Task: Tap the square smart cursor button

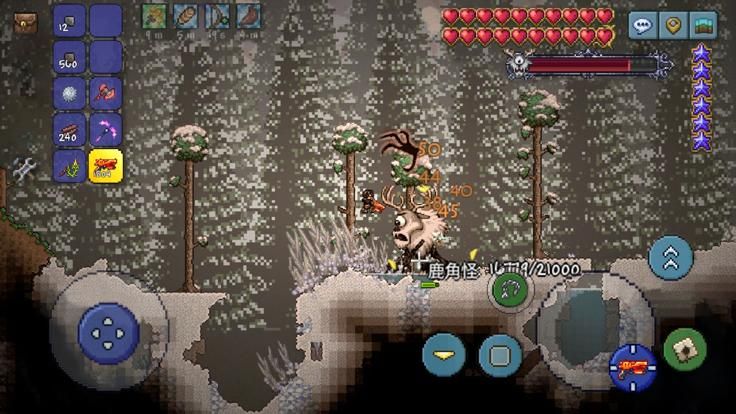Action: pos(500,354)
